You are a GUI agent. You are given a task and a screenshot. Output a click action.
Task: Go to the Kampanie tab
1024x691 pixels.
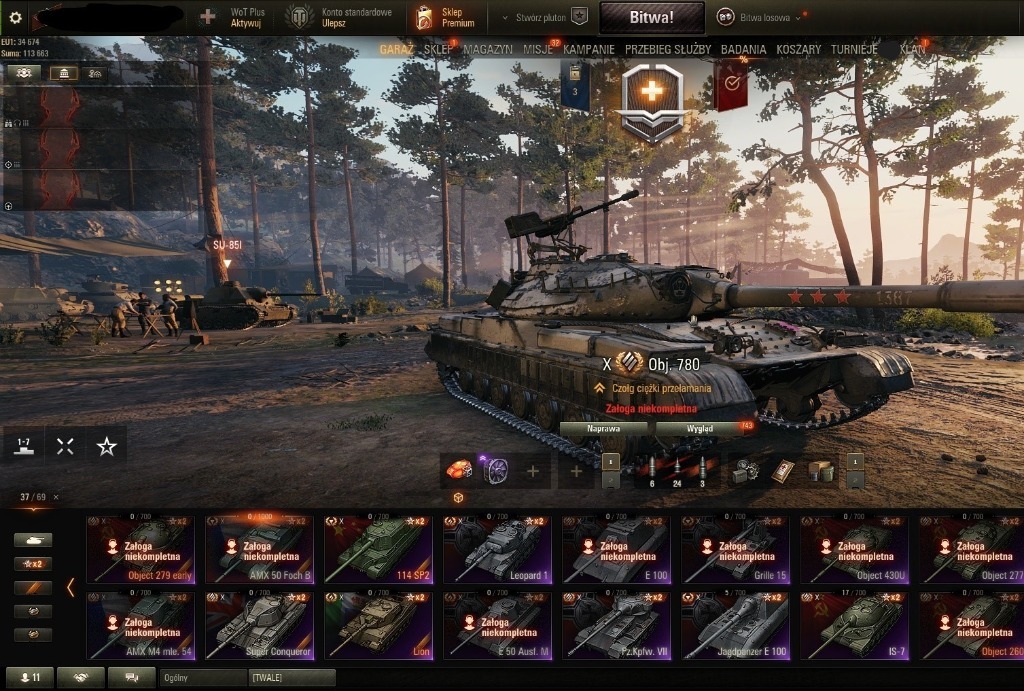click(589, 49)
